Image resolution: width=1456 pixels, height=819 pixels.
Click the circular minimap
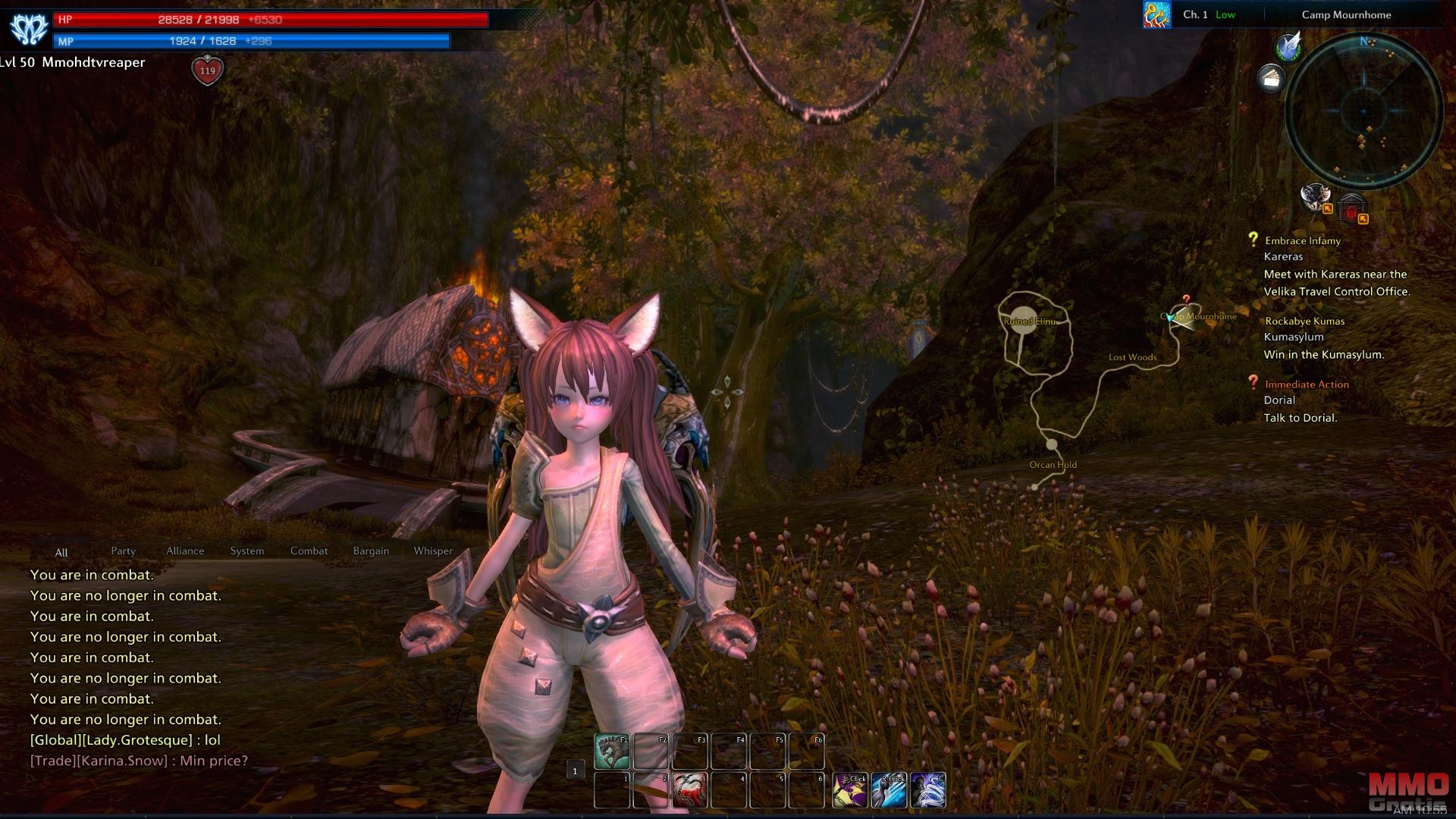click(1363, 111)
